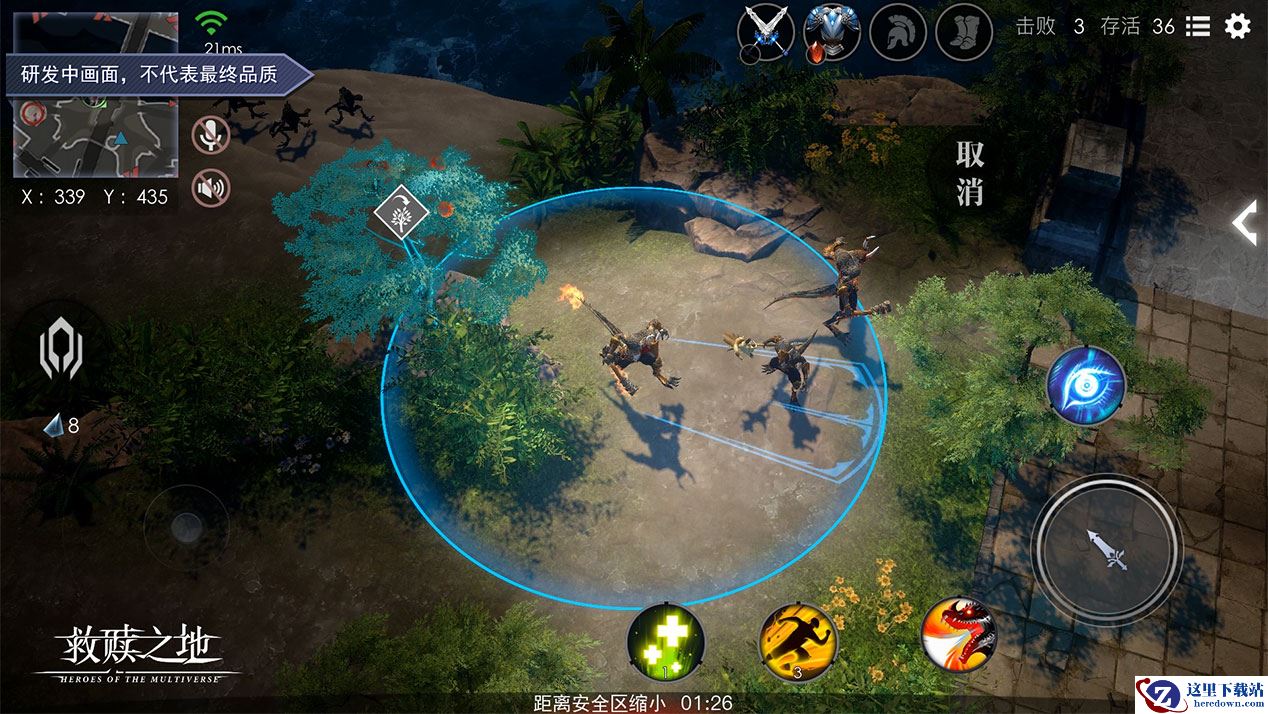
Task: Tap the hexagon emblem icon
Action: point(59,351)
